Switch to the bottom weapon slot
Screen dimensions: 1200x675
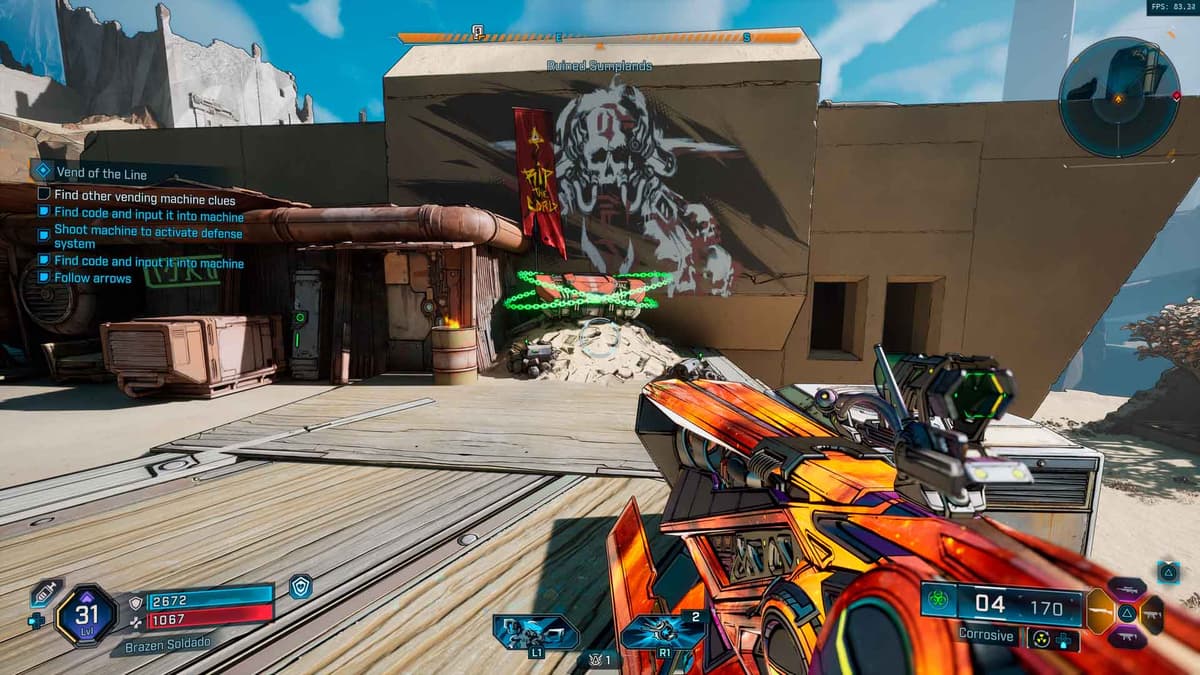1126,636
